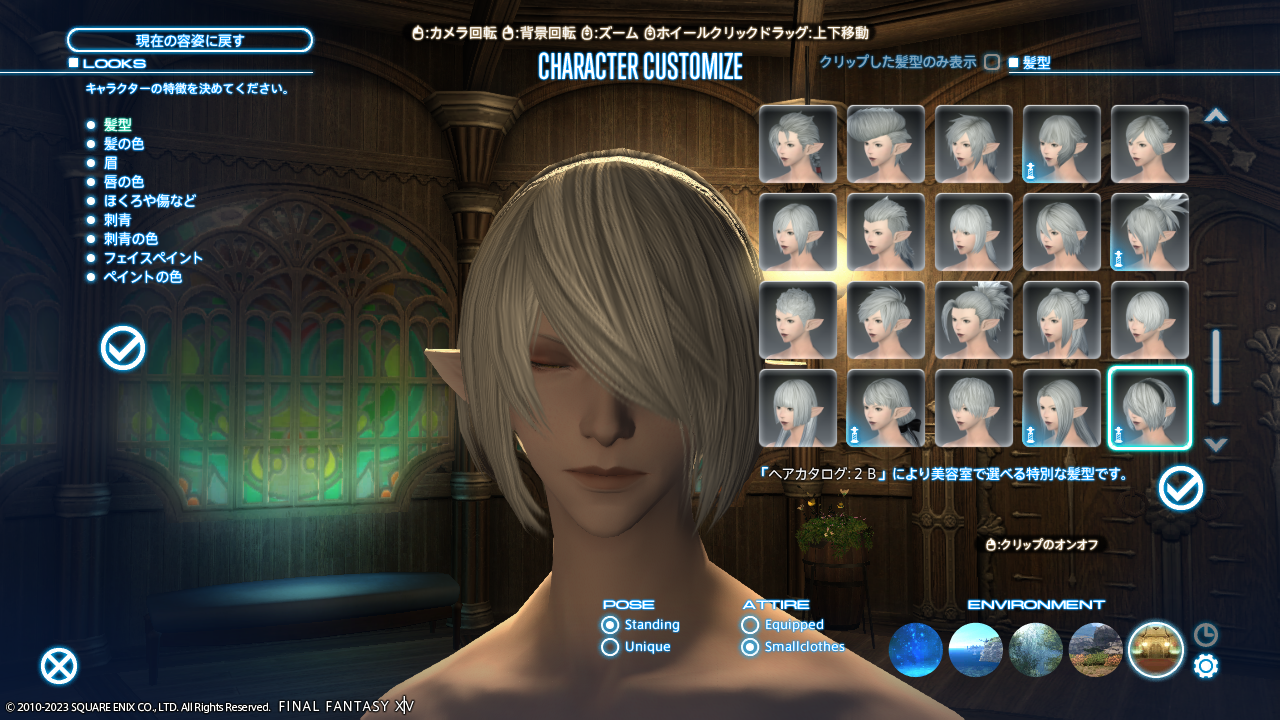Select the cliffside environment icon
Image resolution: width=1280 pixels, height=720 pixels.
coord(1096,650)
